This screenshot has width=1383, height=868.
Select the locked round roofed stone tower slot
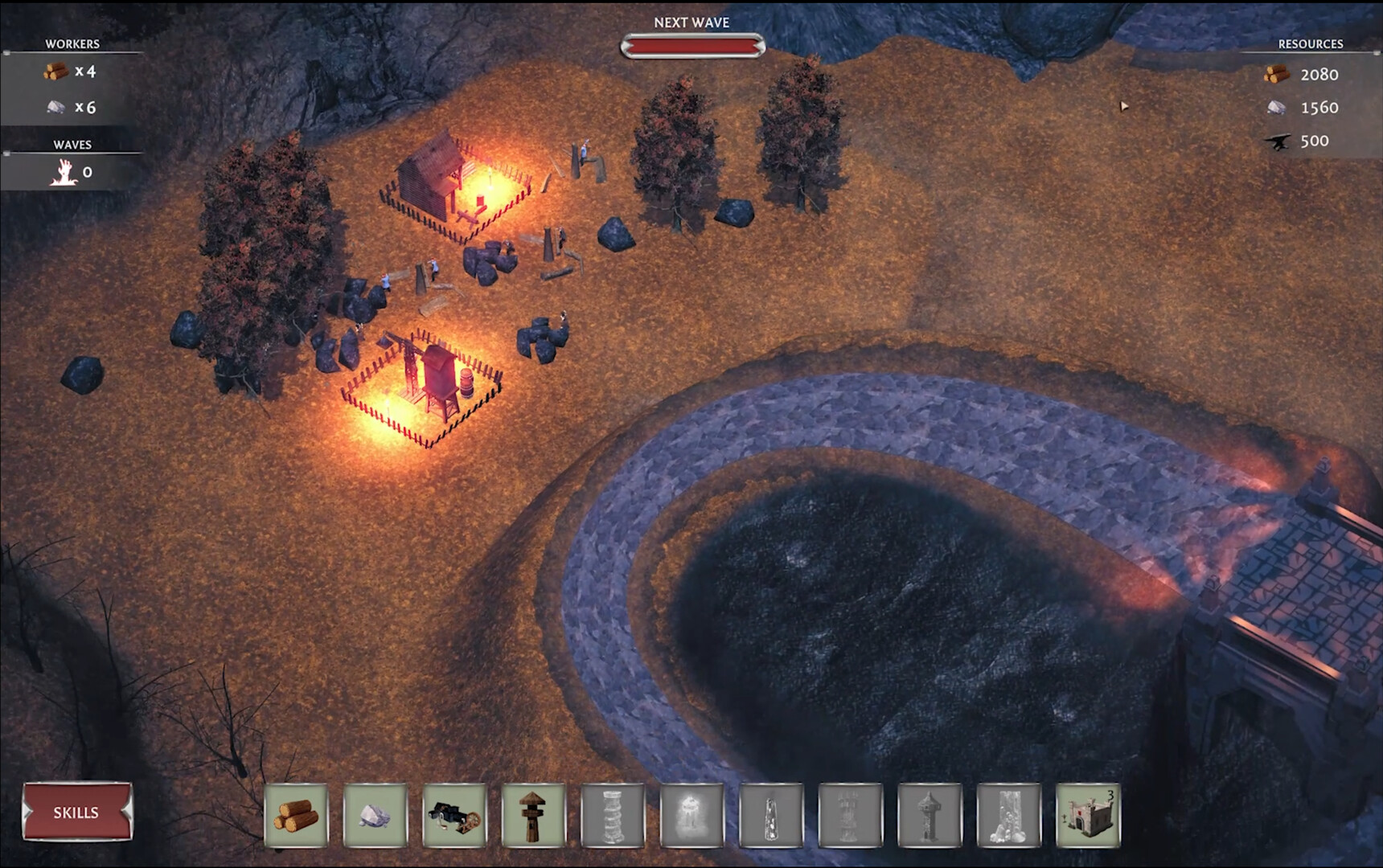coord(929,815)
